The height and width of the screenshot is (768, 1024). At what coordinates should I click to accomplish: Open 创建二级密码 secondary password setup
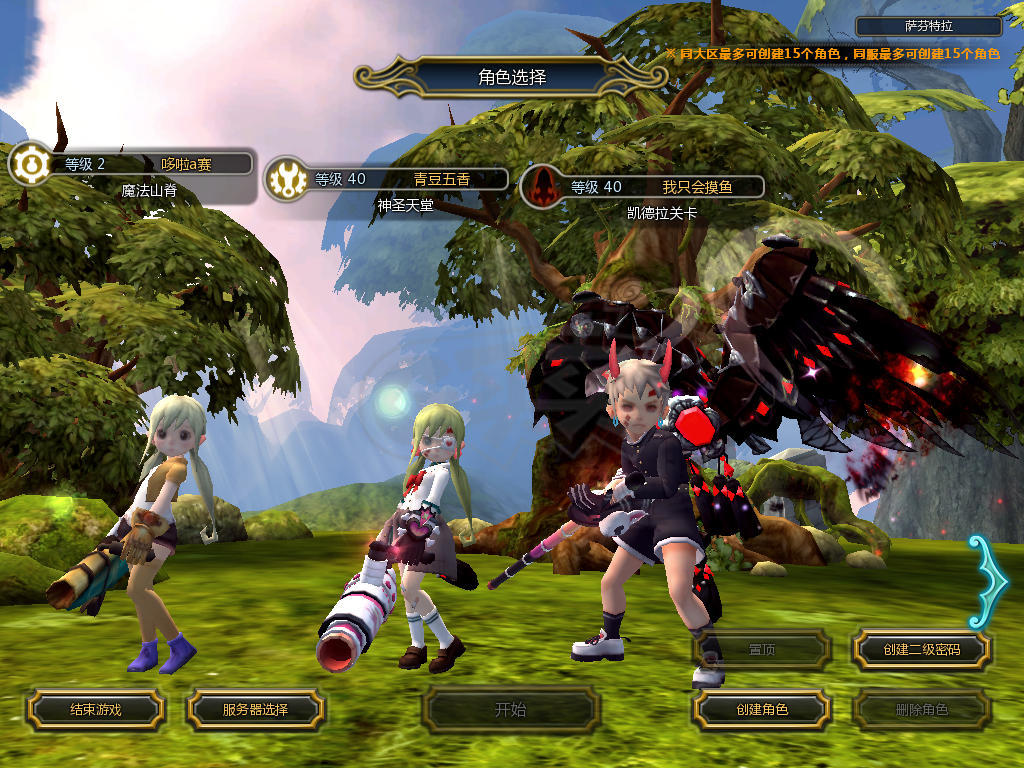pos(921,650)
